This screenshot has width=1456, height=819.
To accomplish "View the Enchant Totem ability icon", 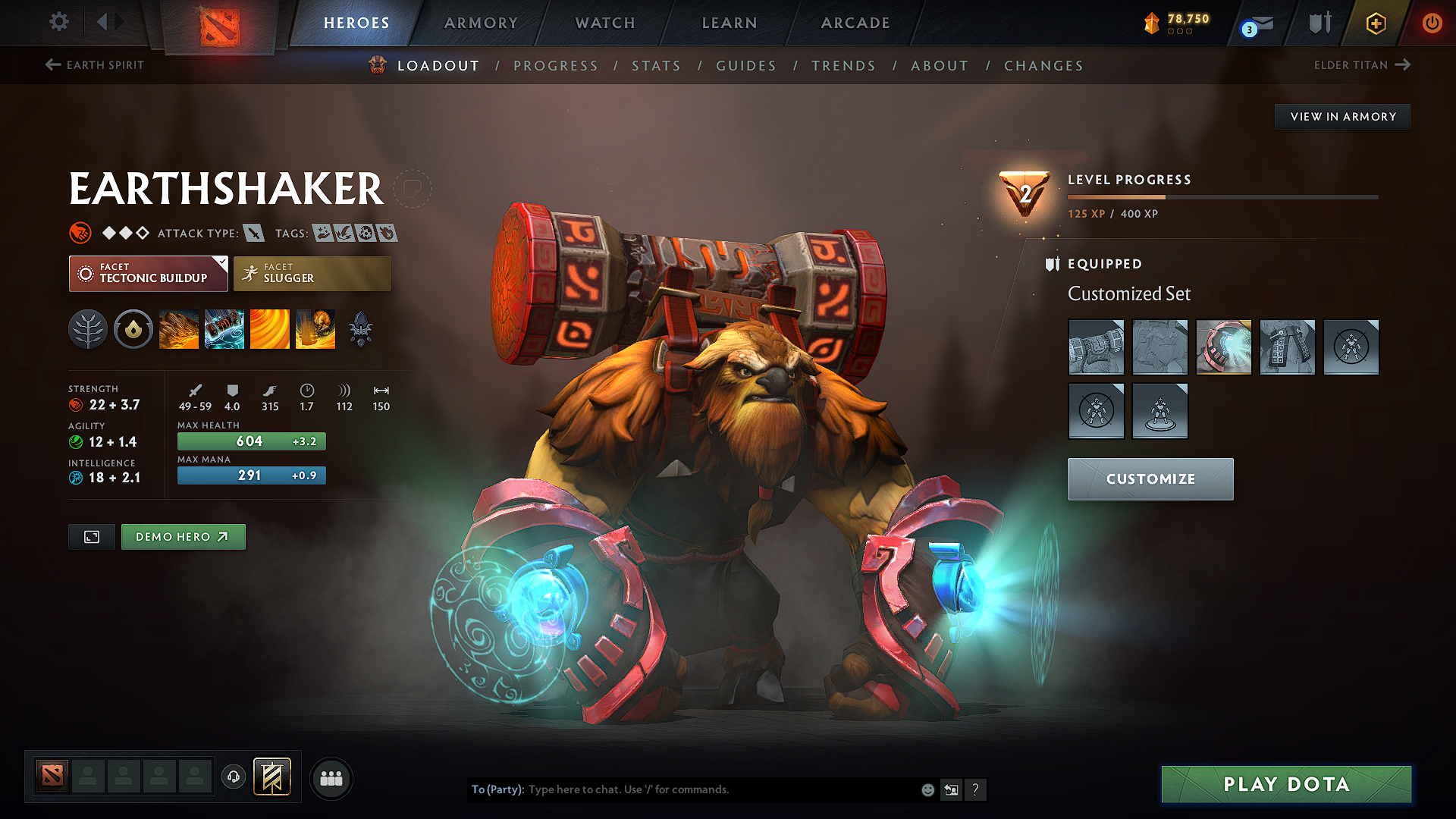I will coord(224,329).
